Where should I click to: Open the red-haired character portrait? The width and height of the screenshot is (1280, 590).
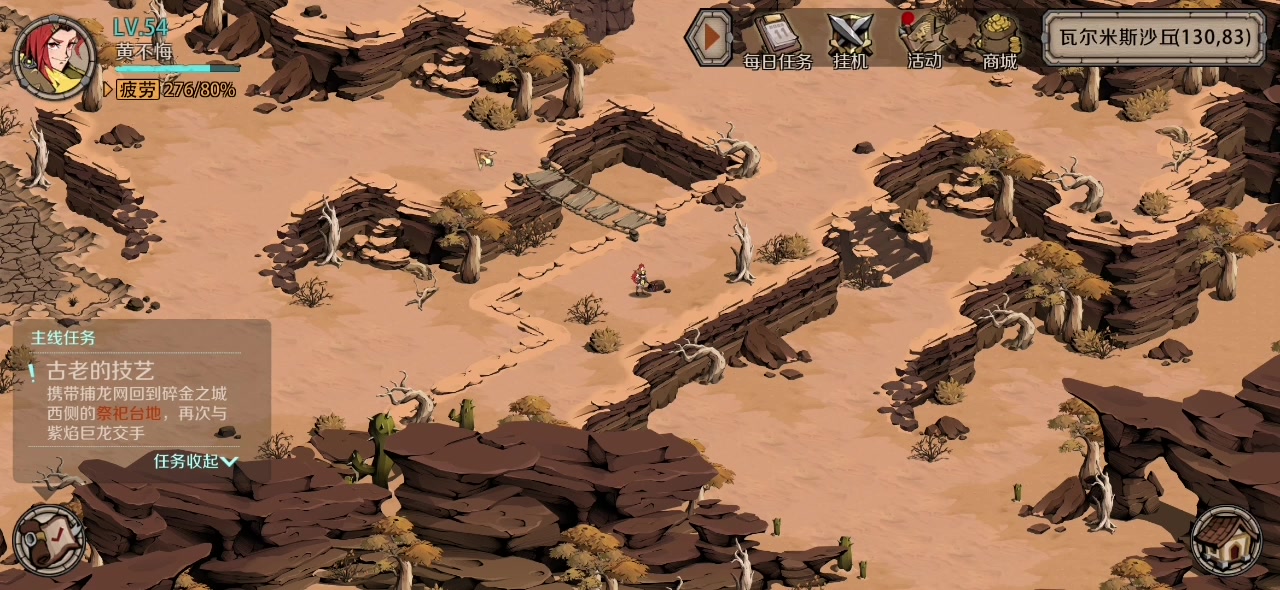[54, 57]
